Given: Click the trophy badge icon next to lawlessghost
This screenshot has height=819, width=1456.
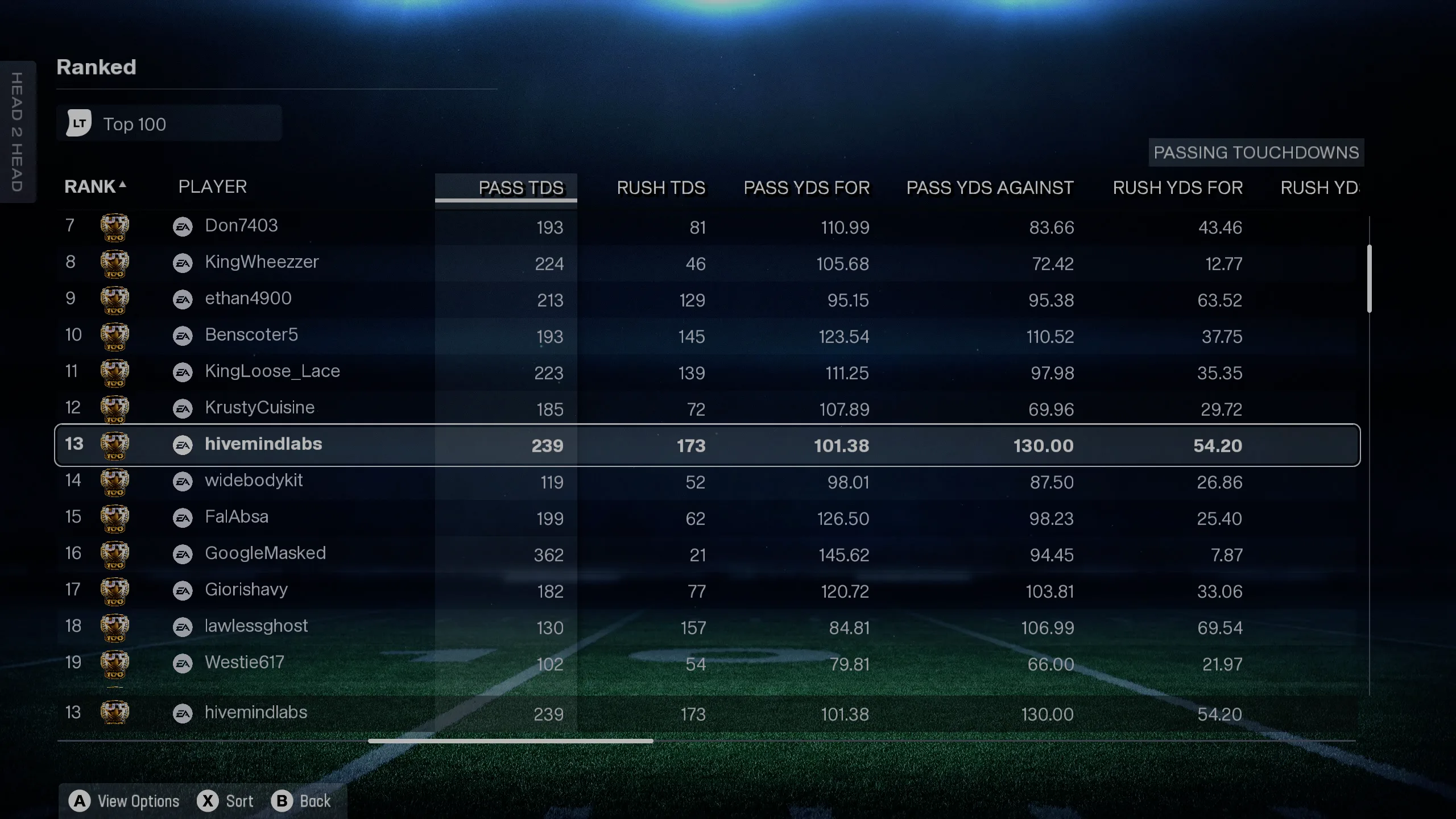Looking at the screenshot, I should [115, 626].
